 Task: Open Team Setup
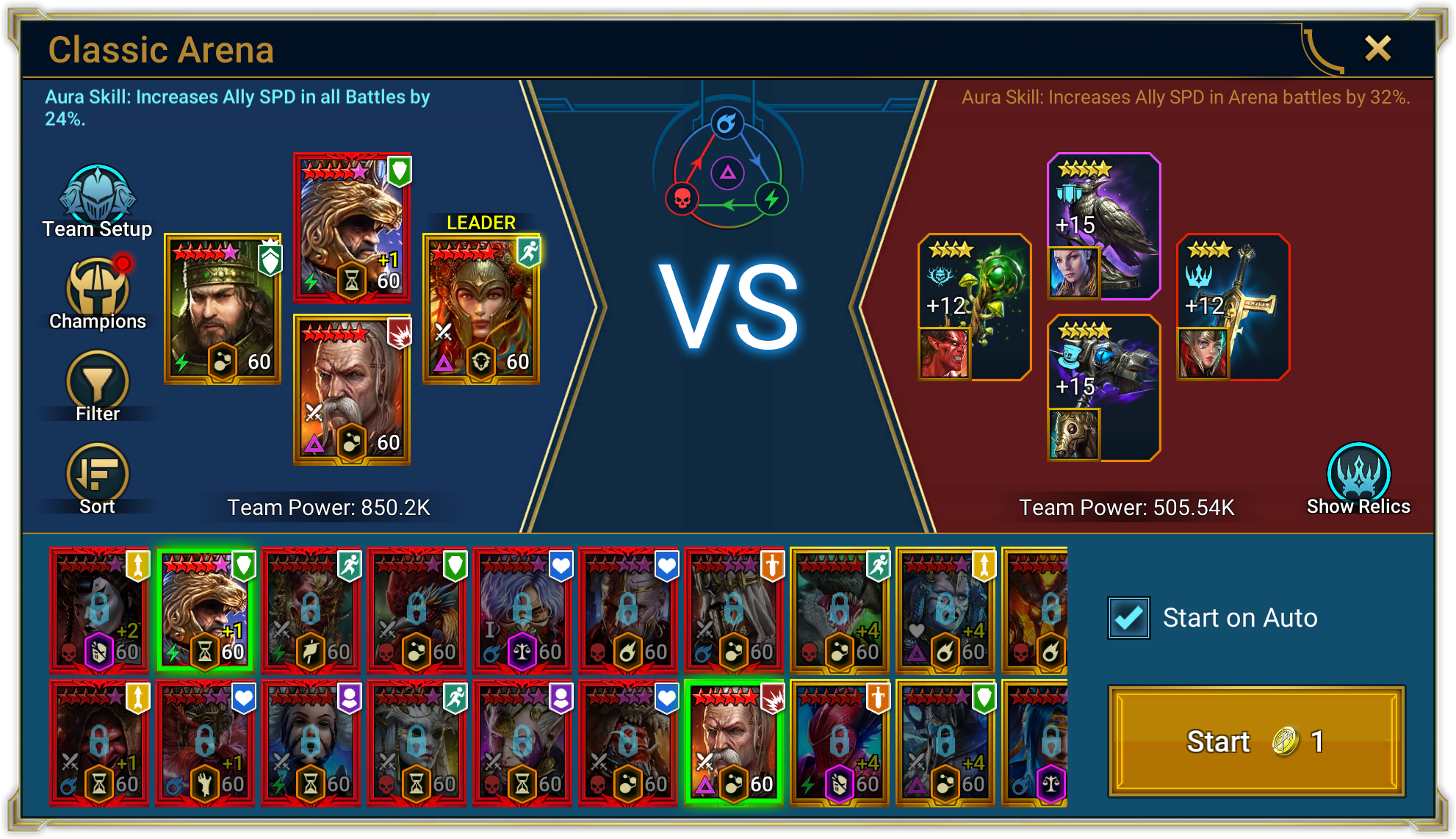click(98, 200)
